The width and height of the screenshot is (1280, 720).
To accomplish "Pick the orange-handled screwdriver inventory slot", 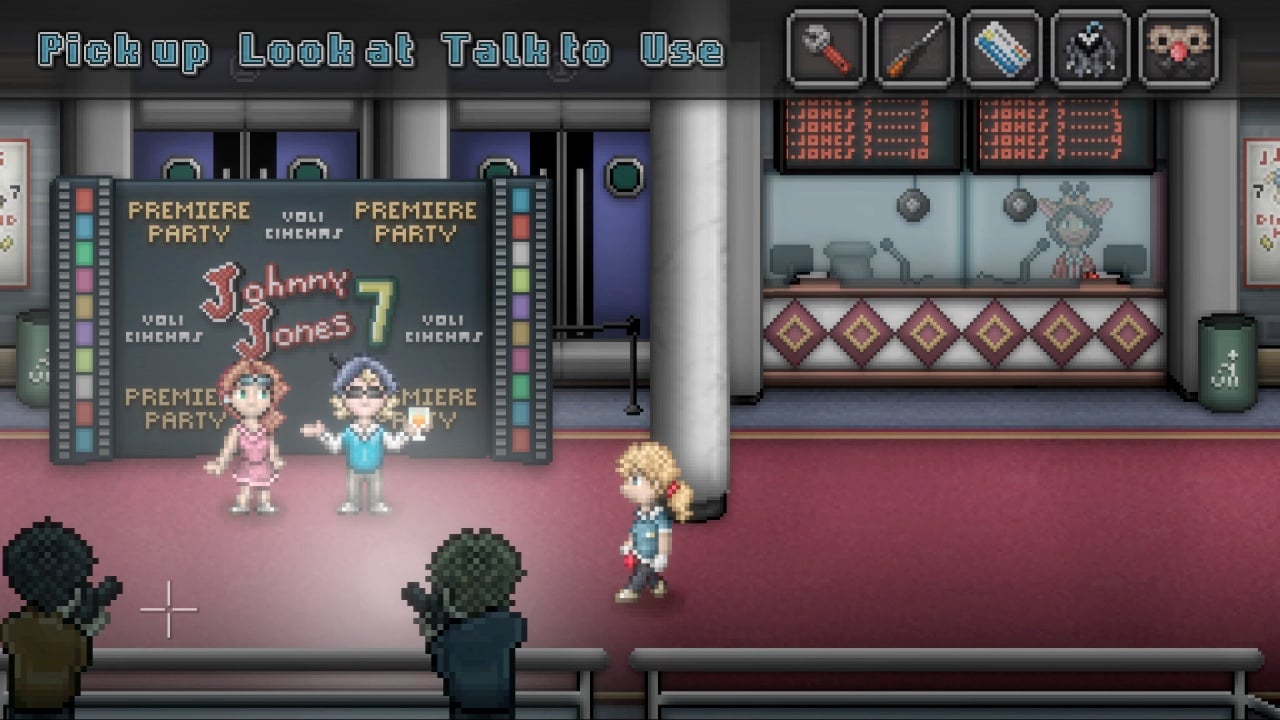I will tap(914, 48).
